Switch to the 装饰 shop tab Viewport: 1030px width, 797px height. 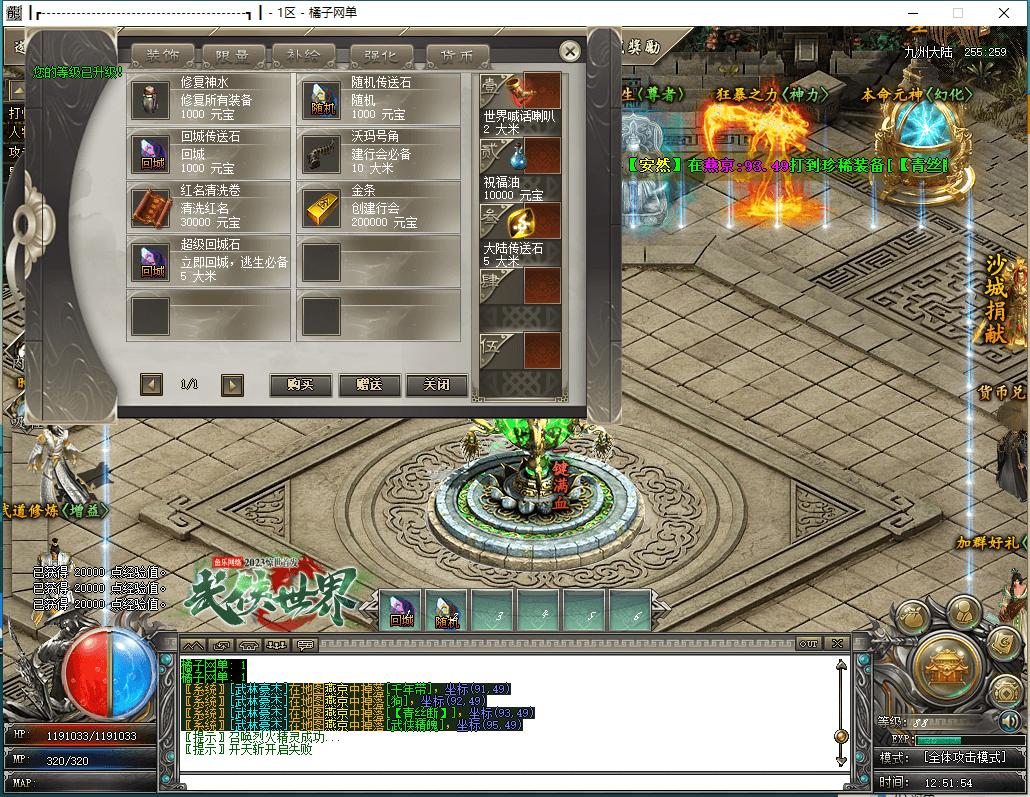[163, 56]
